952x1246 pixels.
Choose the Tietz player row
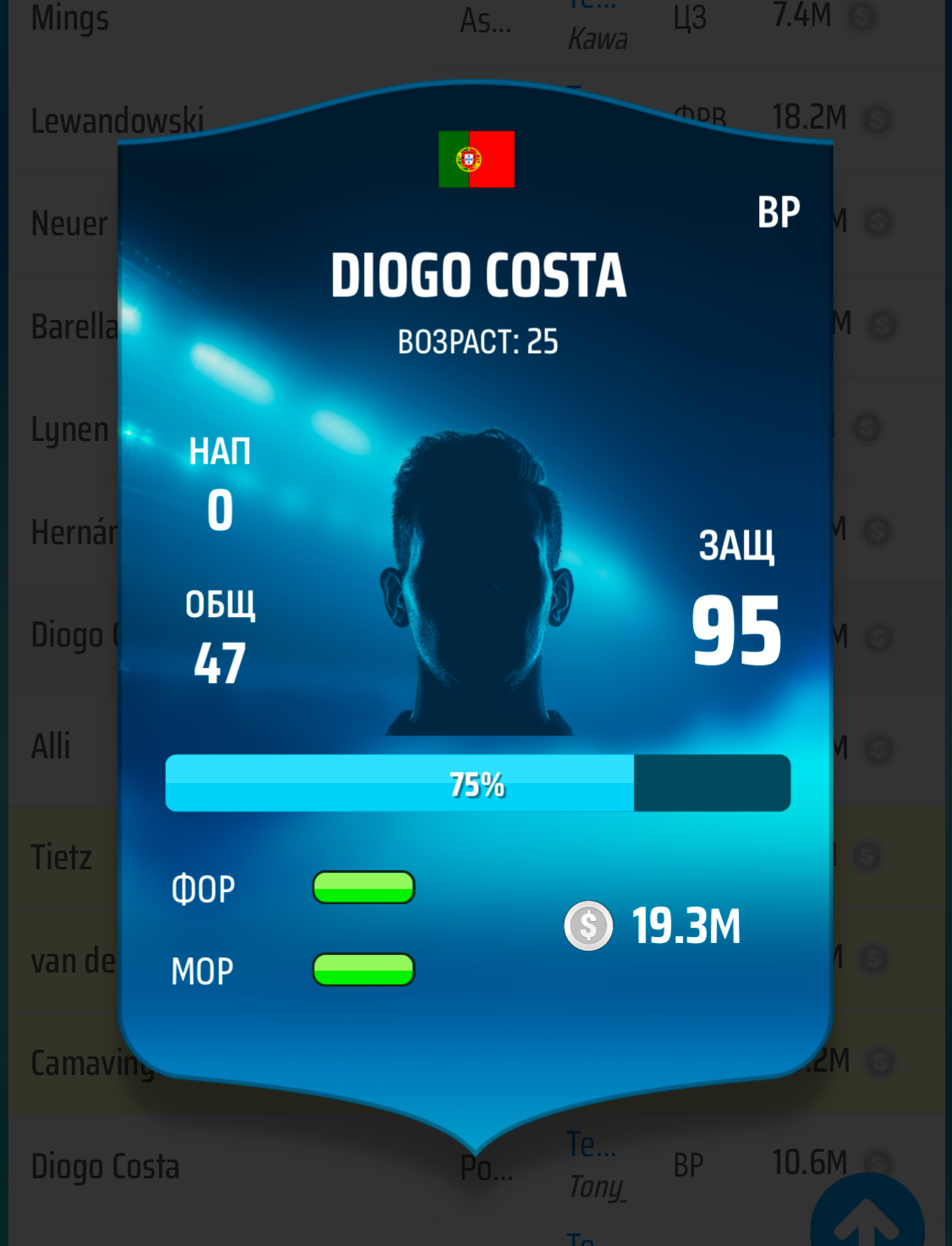pos(61,857)
